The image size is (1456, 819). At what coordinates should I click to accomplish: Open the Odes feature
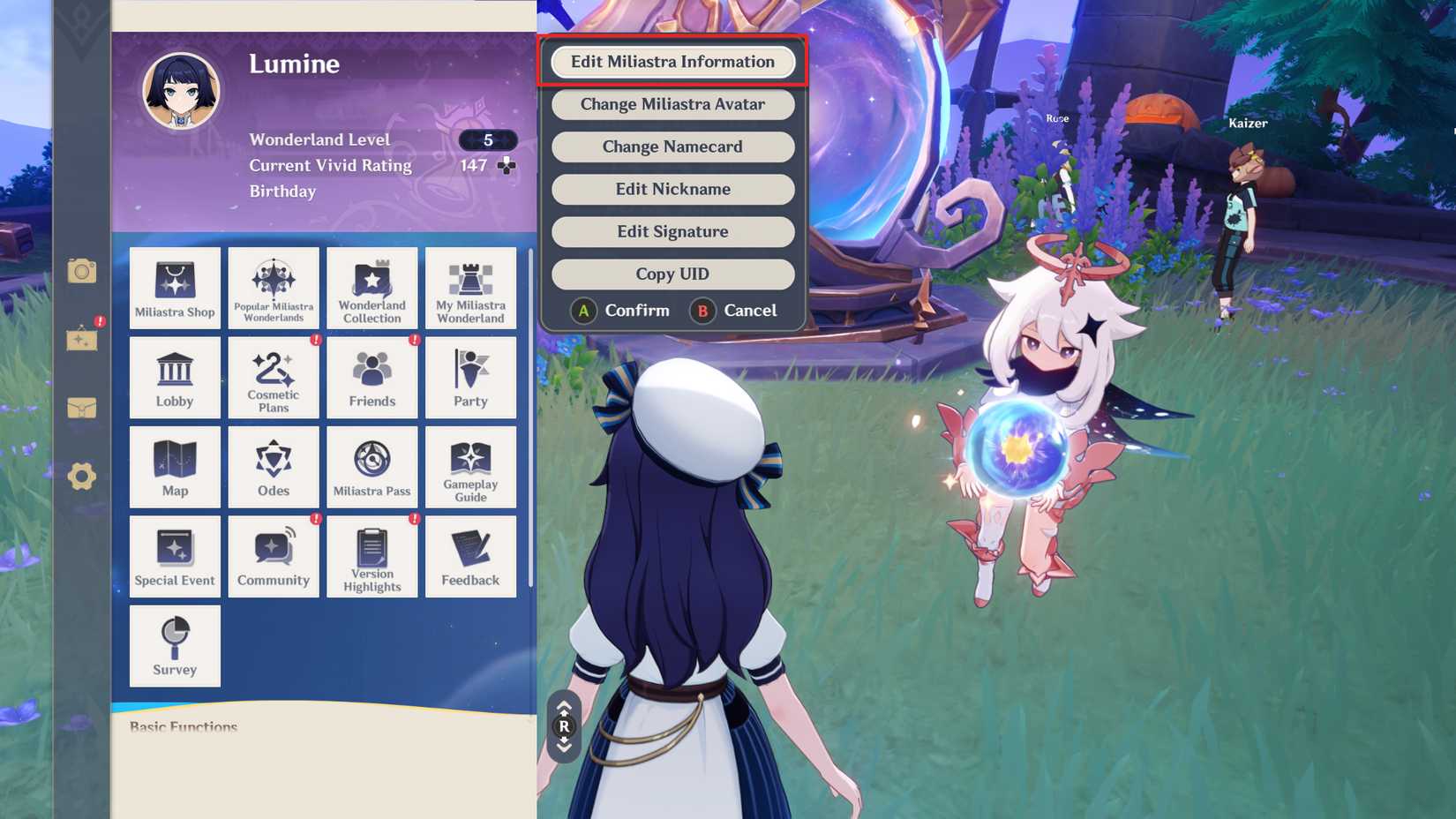[273, 467]
